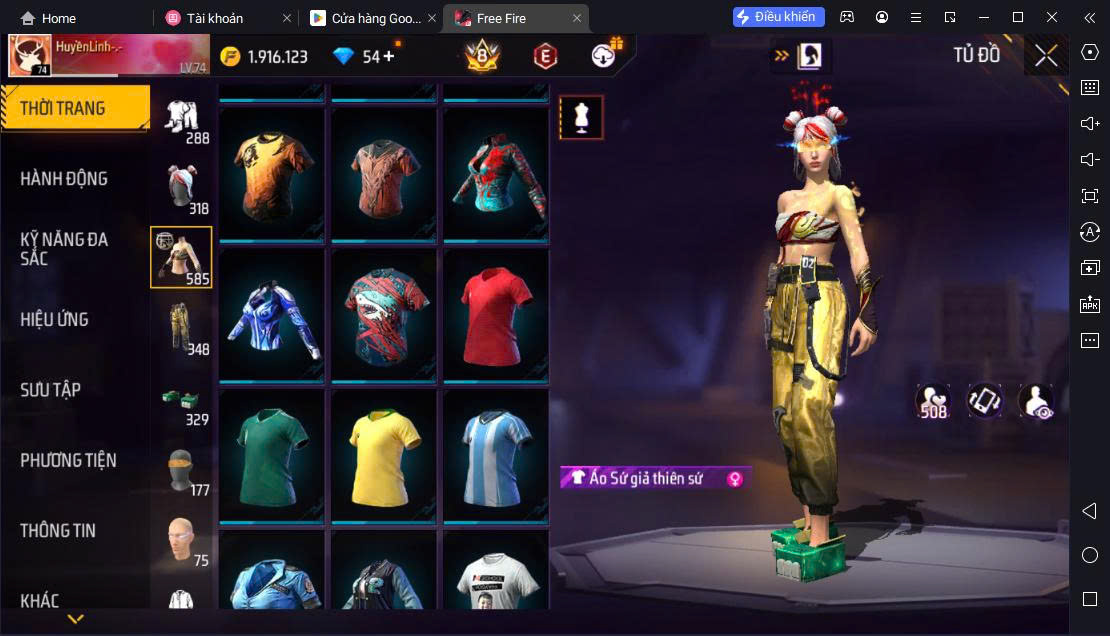Add diamonds with the plus button

[389, 56]
